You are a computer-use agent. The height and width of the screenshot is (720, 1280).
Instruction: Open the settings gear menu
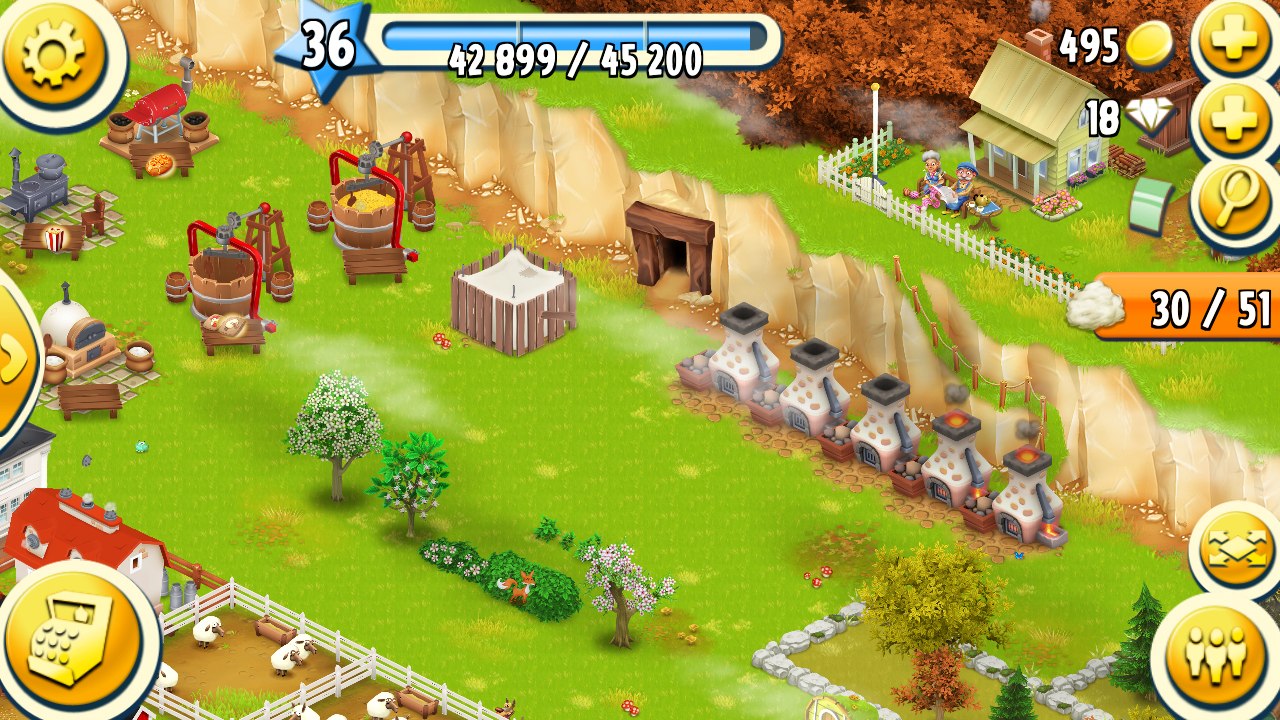point(53,53)
